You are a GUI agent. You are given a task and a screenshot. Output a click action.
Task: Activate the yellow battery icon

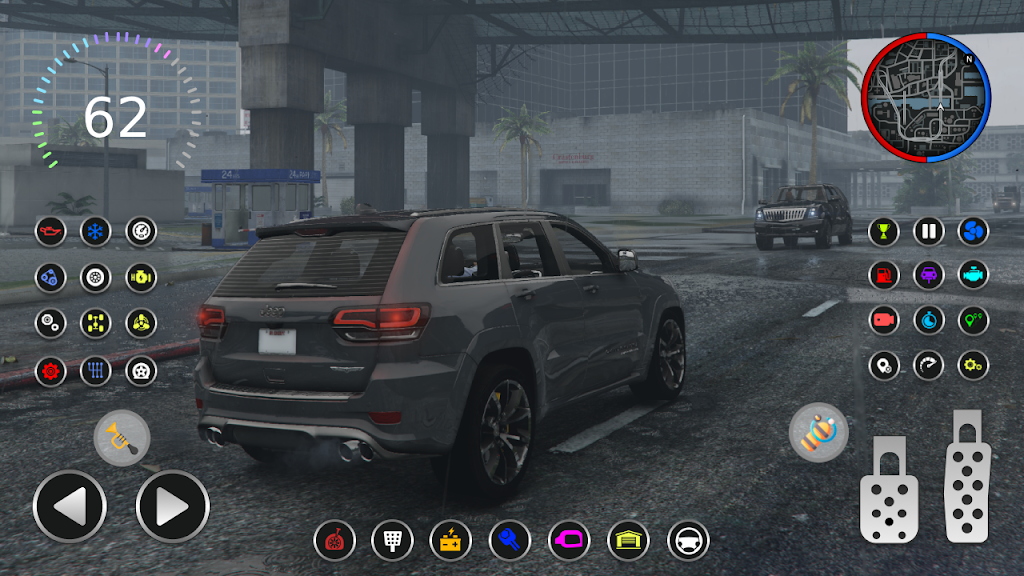click(x=450, y=541)
